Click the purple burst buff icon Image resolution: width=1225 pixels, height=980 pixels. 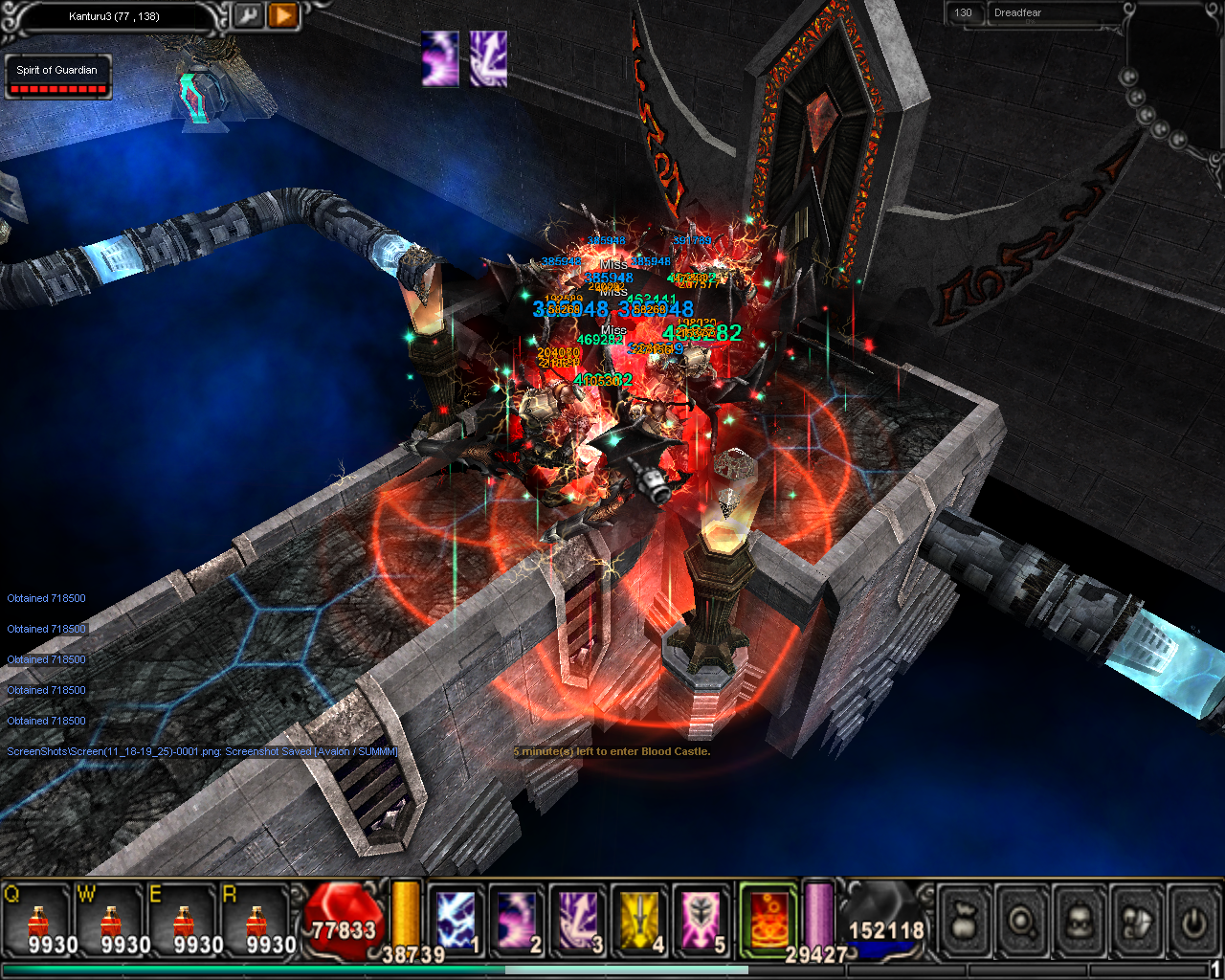440,58
